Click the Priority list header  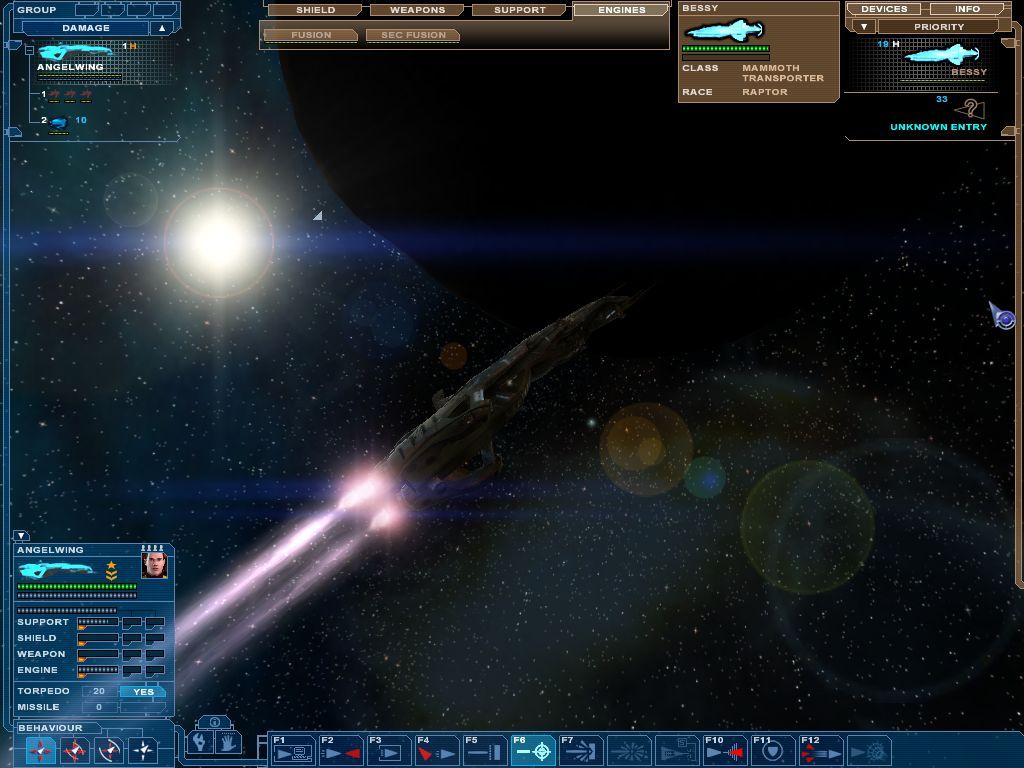click(938, 27)
